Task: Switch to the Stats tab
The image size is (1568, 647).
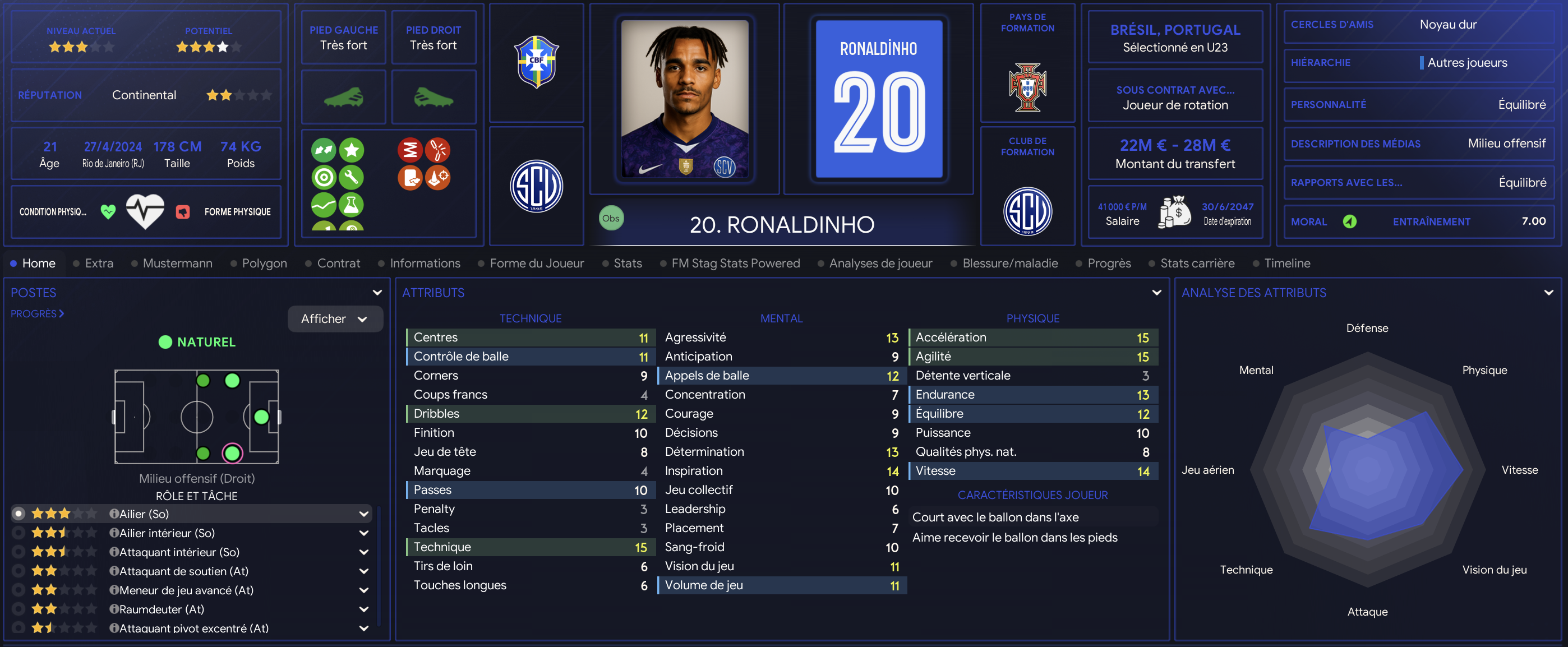Action: pos(628,263)
